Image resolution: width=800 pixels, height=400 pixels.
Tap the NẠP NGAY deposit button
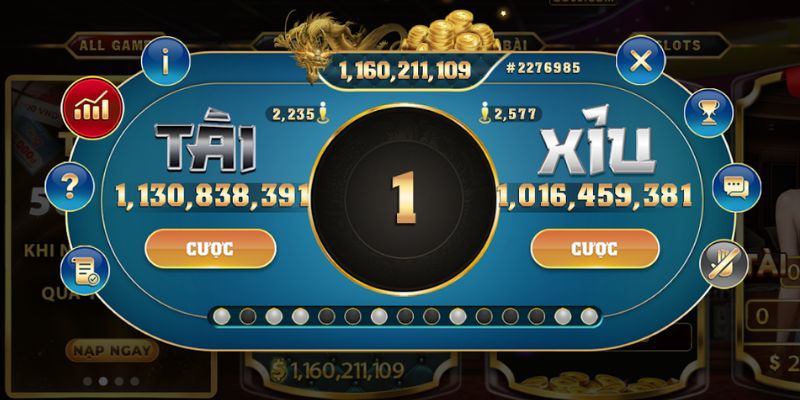112,350
